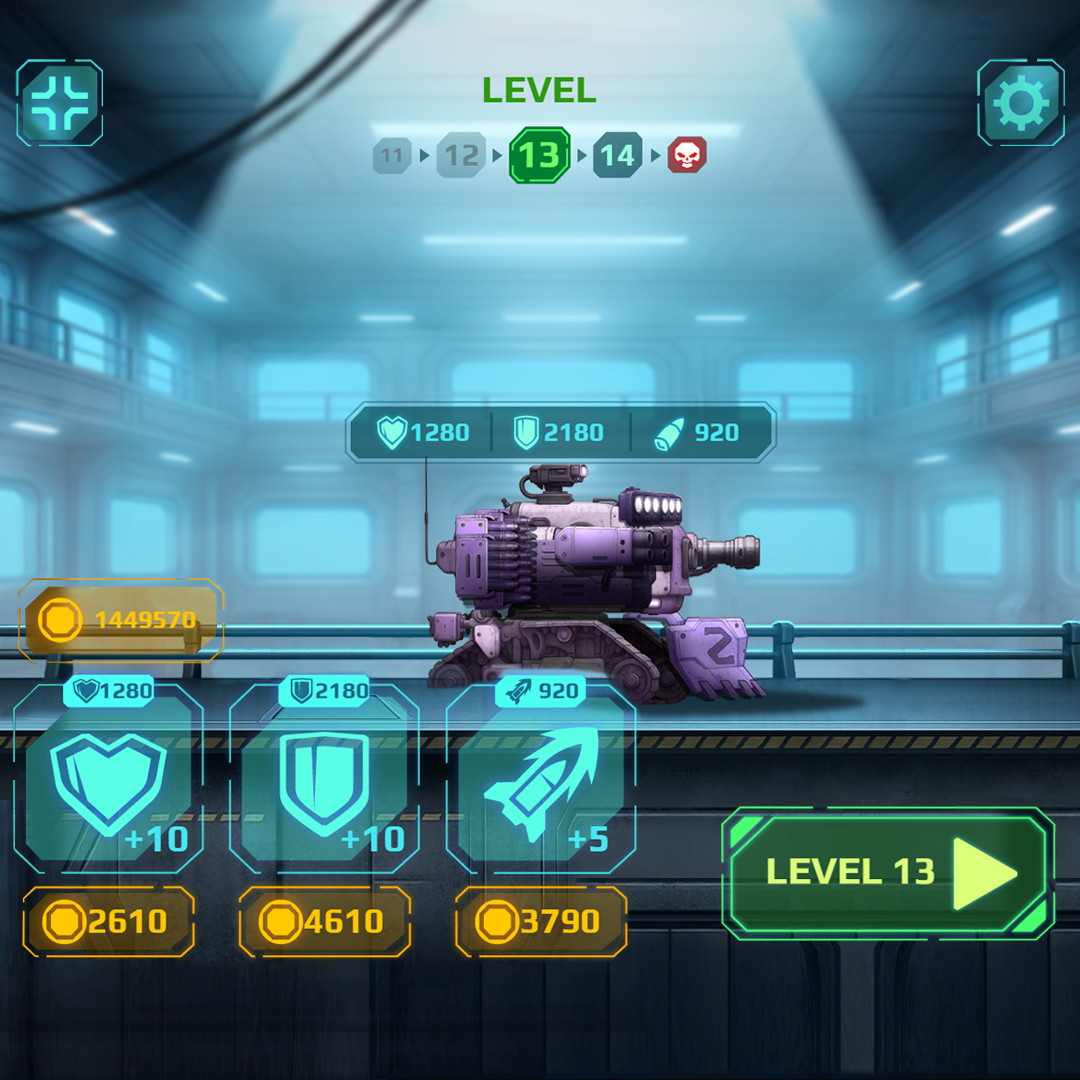Viewport: 1080px width, 1080px height.
Task: Select level 11 in the level tracker
Action: pyautogui.click(x=392, y=156)
